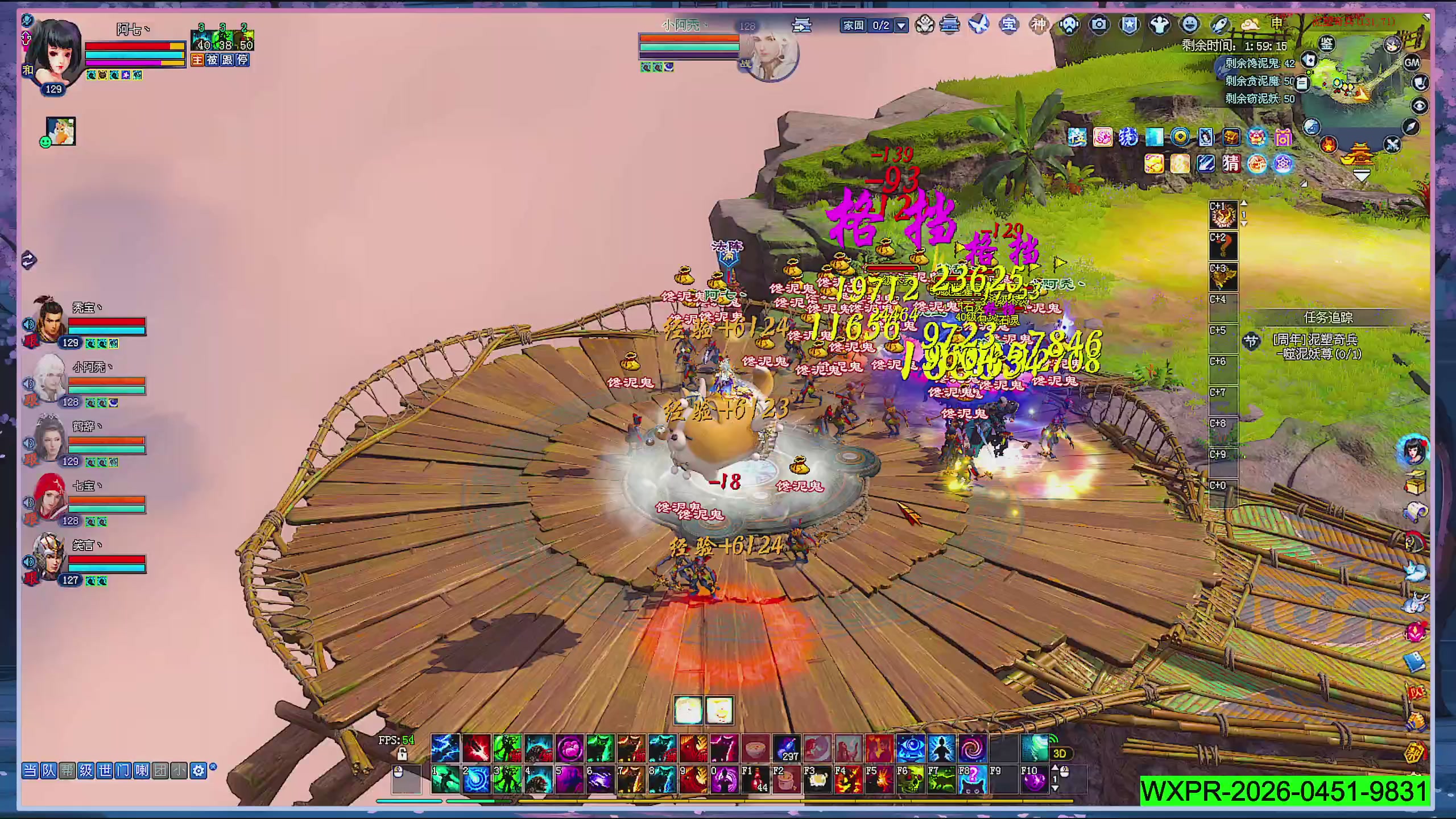Use the red potion in the F1 slot

click(x=755, y=780)
